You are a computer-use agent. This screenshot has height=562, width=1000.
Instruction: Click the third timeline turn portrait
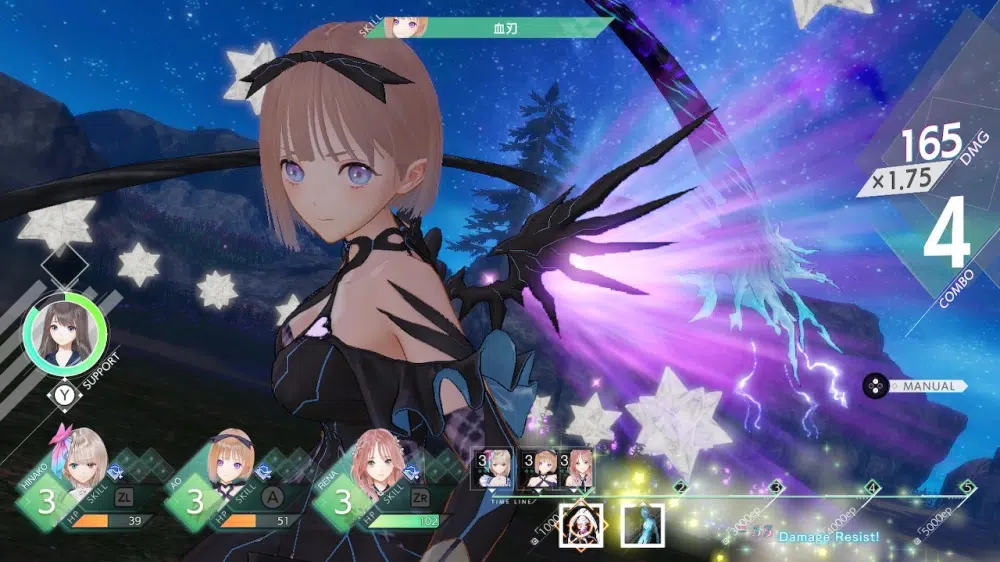(577, 467)
